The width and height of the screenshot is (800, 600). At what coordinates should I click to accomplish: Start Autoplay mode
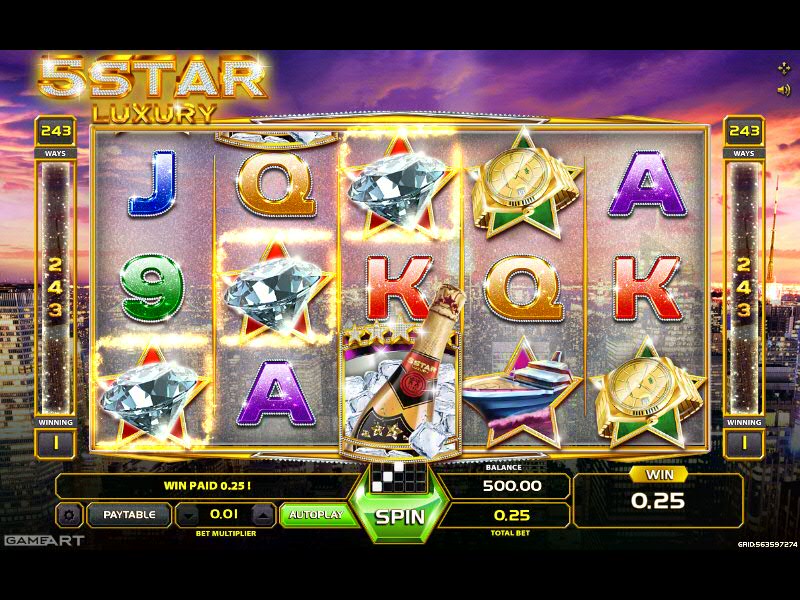coord(316,515)
